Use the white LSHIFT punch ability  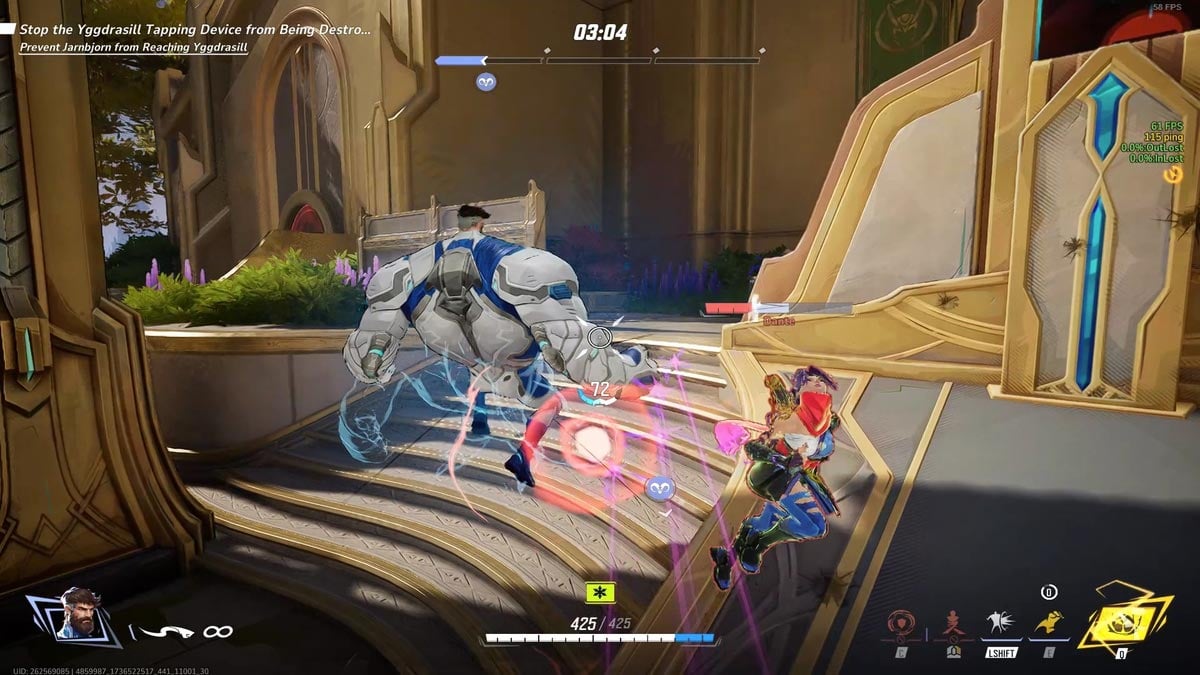[x=1000, y=624]
